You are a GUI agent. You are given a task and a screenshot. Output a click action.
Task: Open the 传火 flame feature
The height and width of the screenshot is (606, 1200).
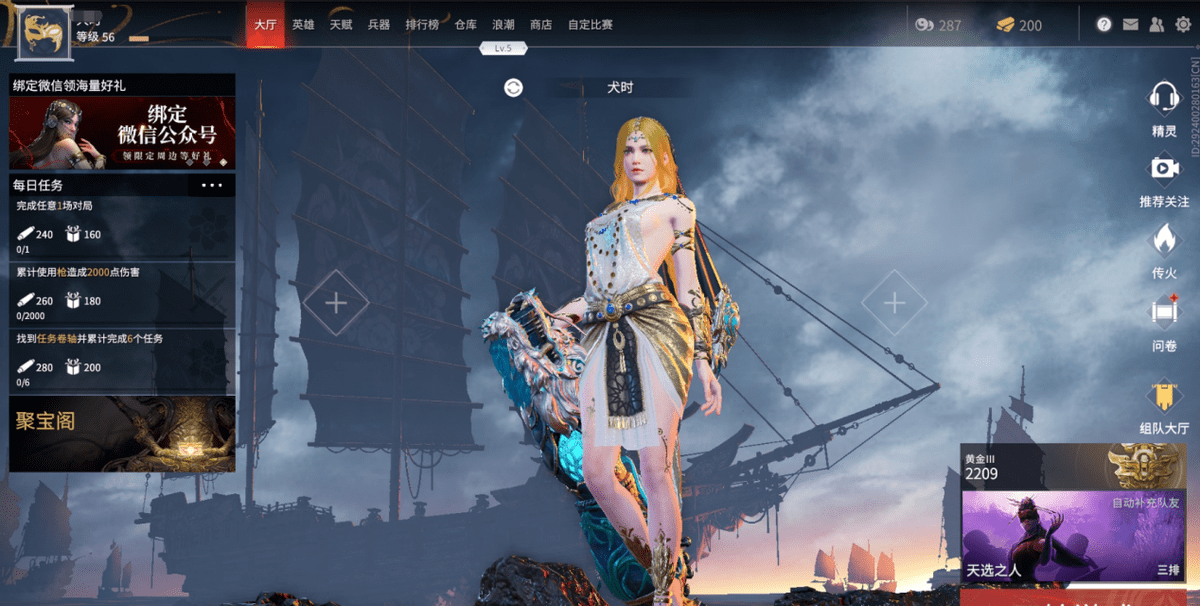(1164, 248)
